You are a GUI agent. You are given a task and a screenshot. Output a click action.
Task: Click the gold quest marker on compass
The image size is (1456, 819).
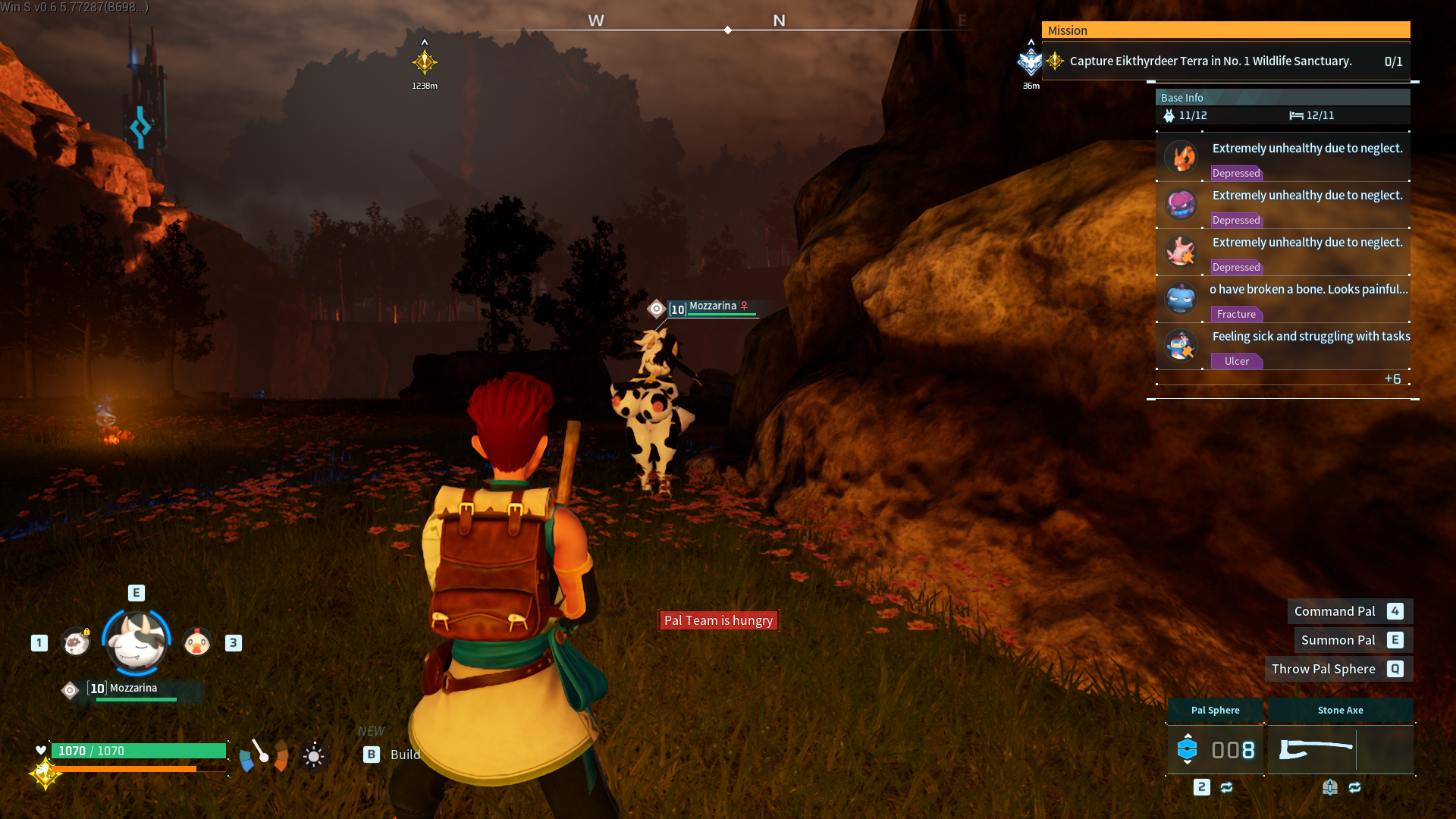tap(425, 62)
